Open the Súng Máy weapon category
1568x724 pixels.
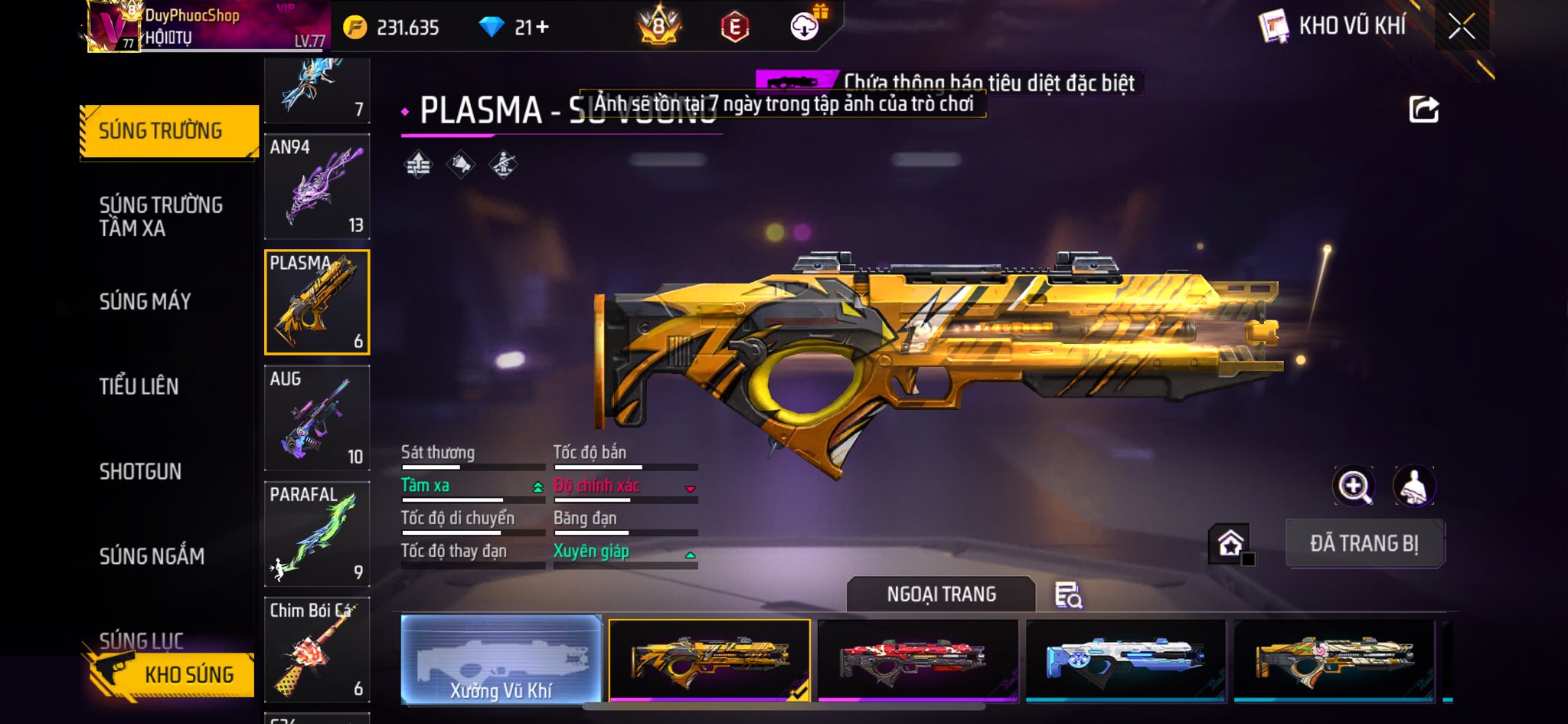click(145, 301)
